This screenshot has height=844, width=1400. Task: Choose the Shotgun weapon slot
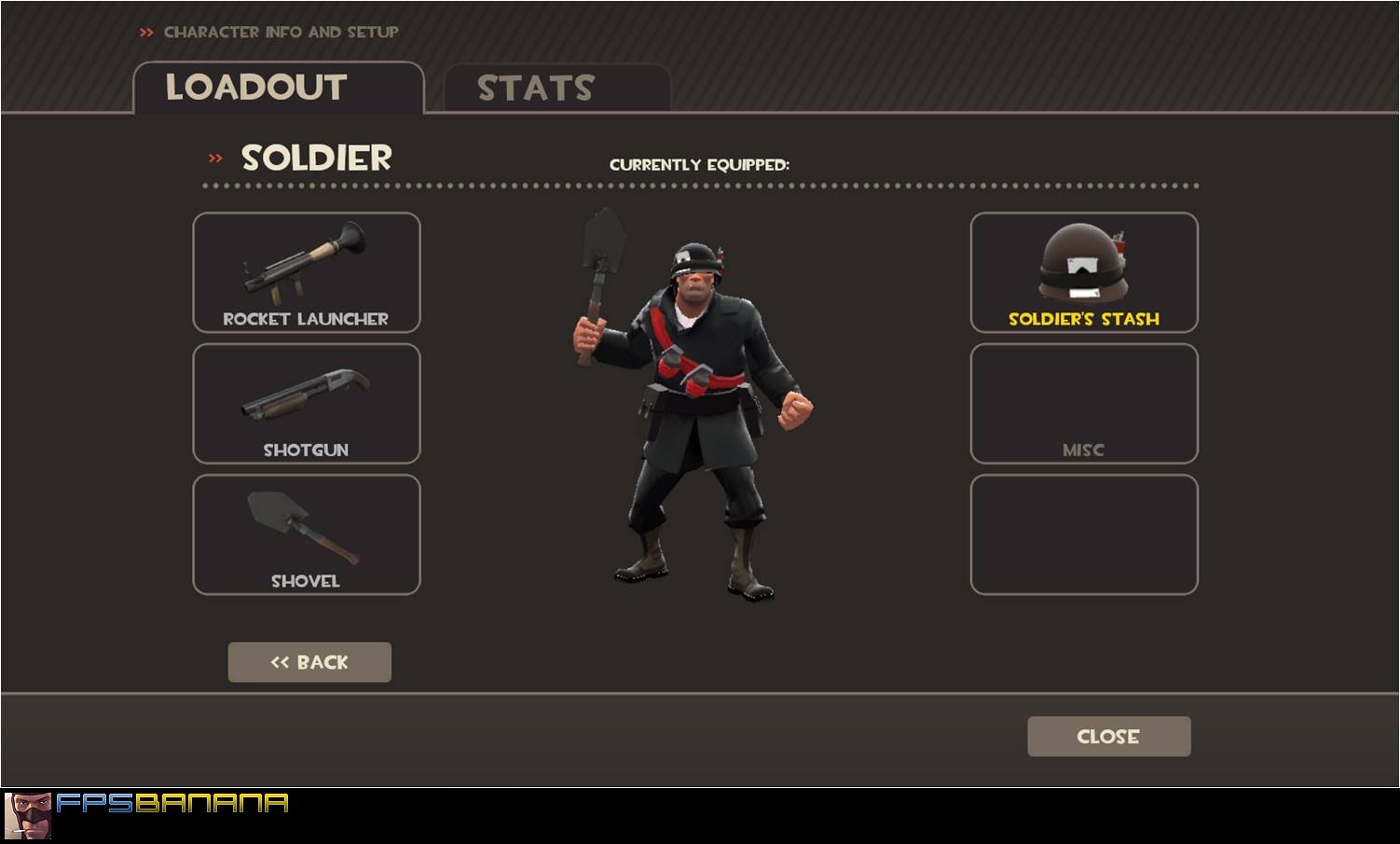307,404
